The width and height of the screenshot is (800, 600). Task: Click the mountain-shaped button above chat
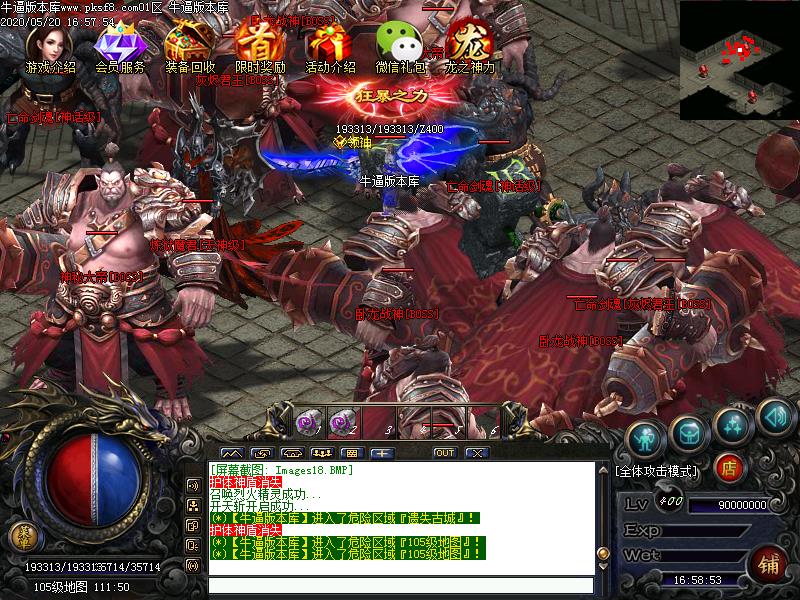point(232,453)
